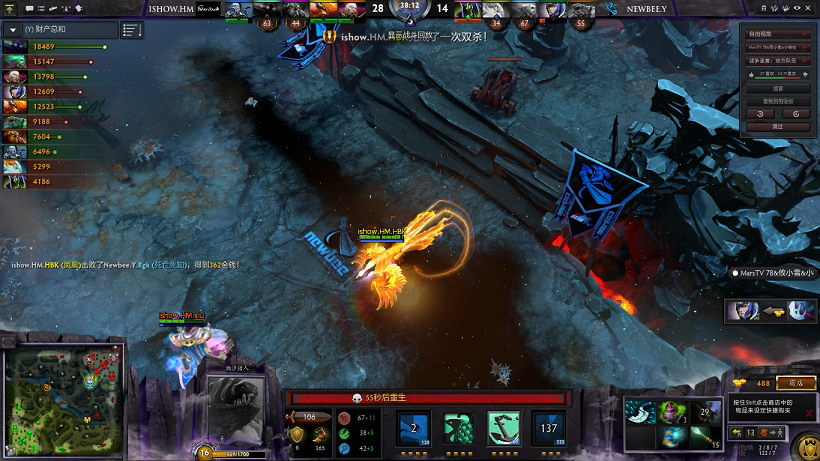Open the MarsTV broadcaster dropdown
This screenshot has height=461, width=820.
(x=777, y=47)
